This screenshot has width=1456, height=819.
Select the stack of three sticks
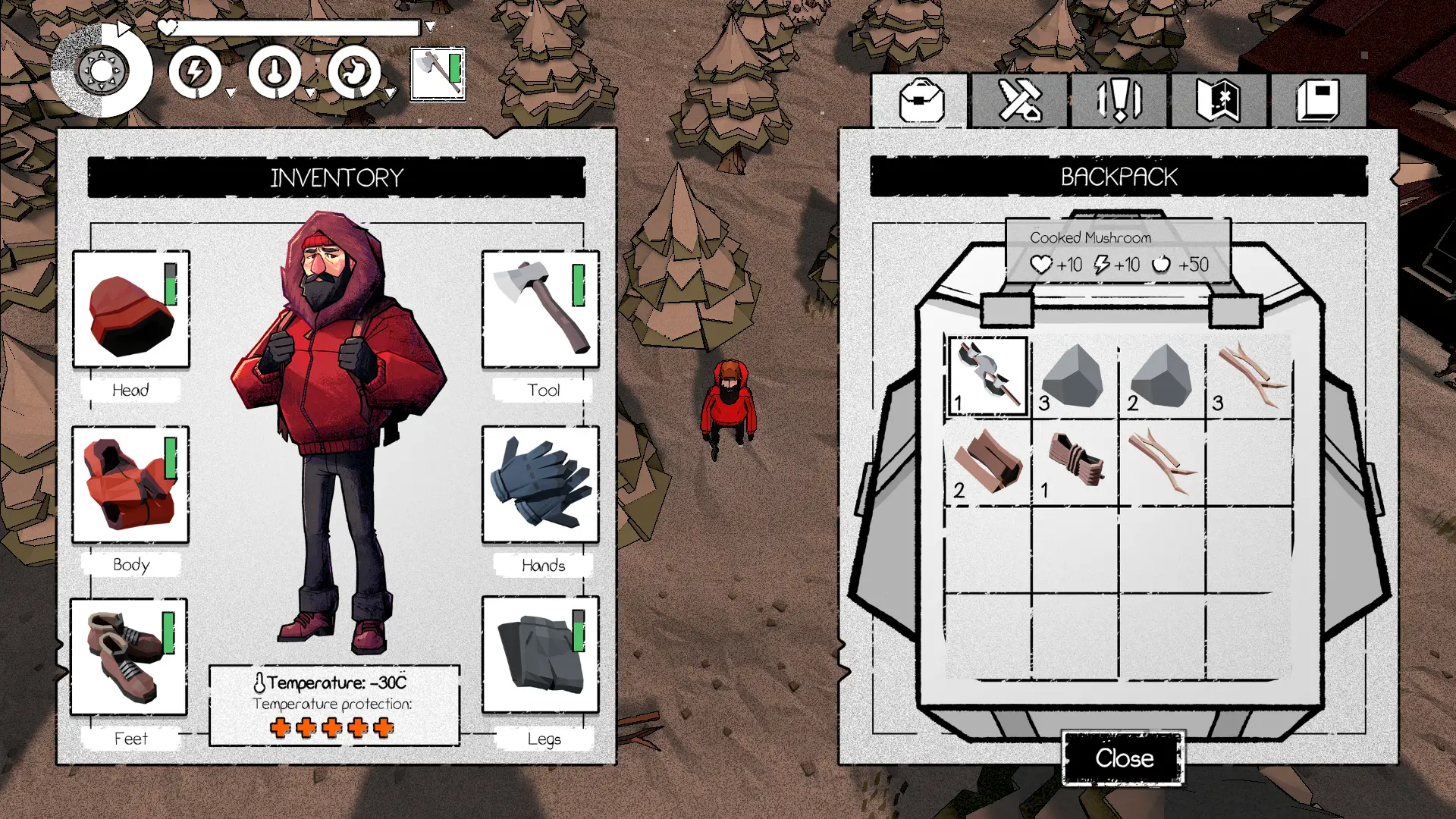1249,376
